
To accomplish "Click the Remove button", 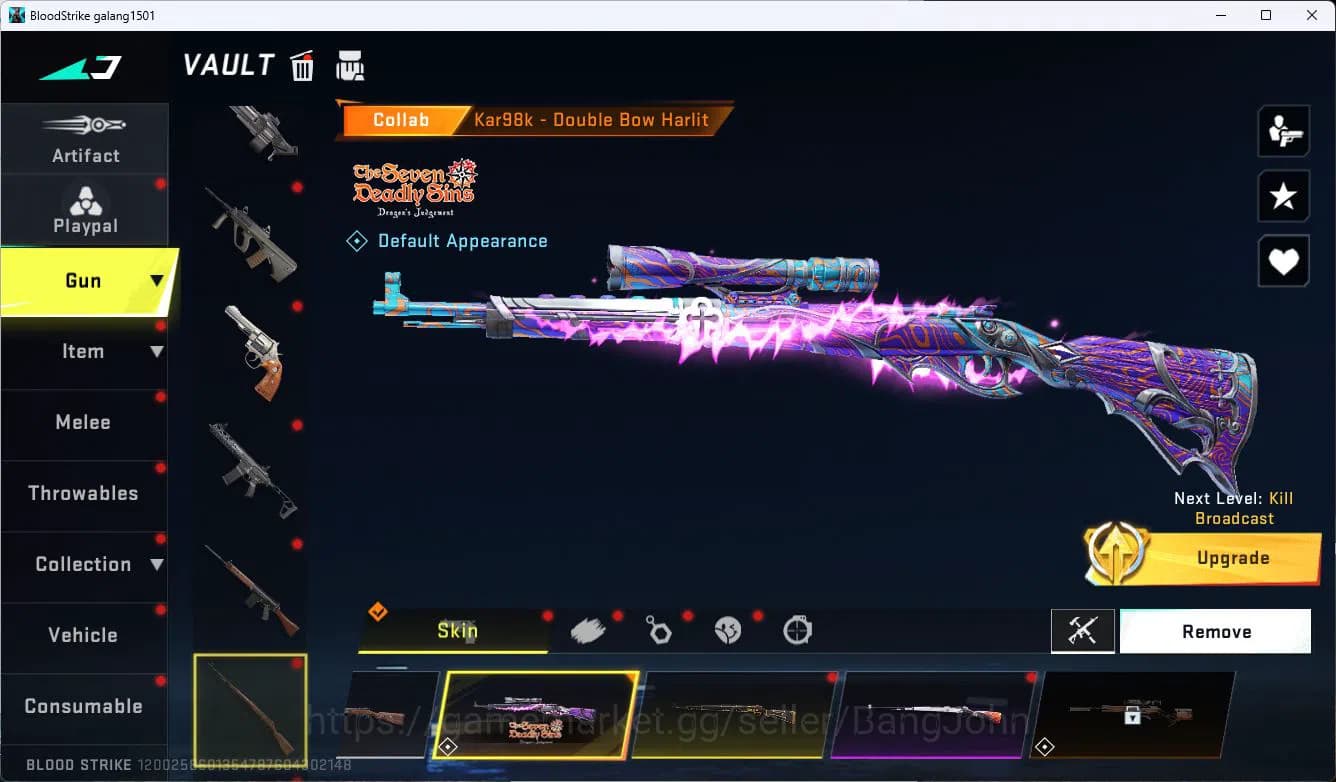I will coord(1216,631).
